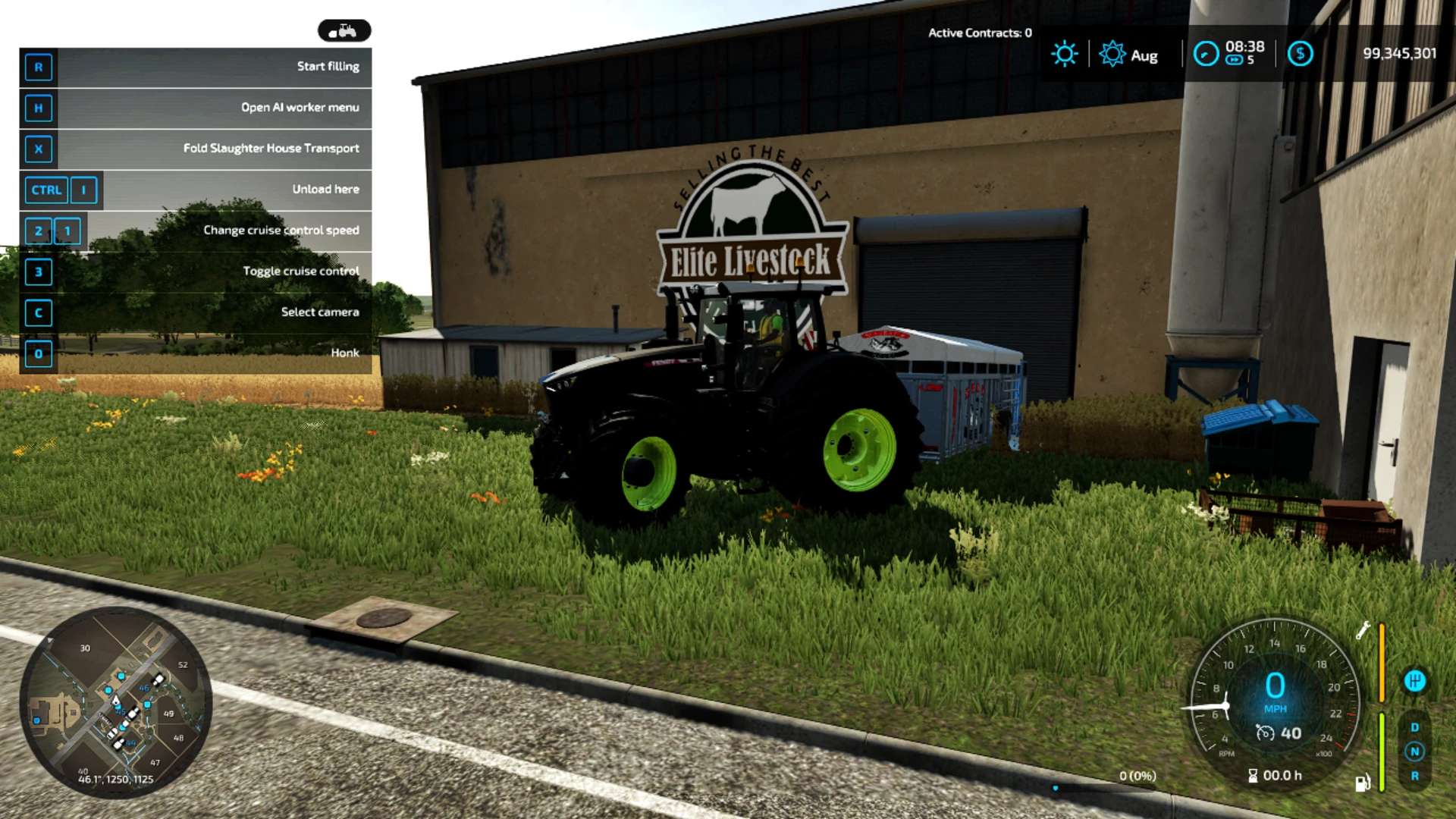This screenshot has width=1456, height=819.
Task: Click the wrench damage icon
Action: 1363,630
